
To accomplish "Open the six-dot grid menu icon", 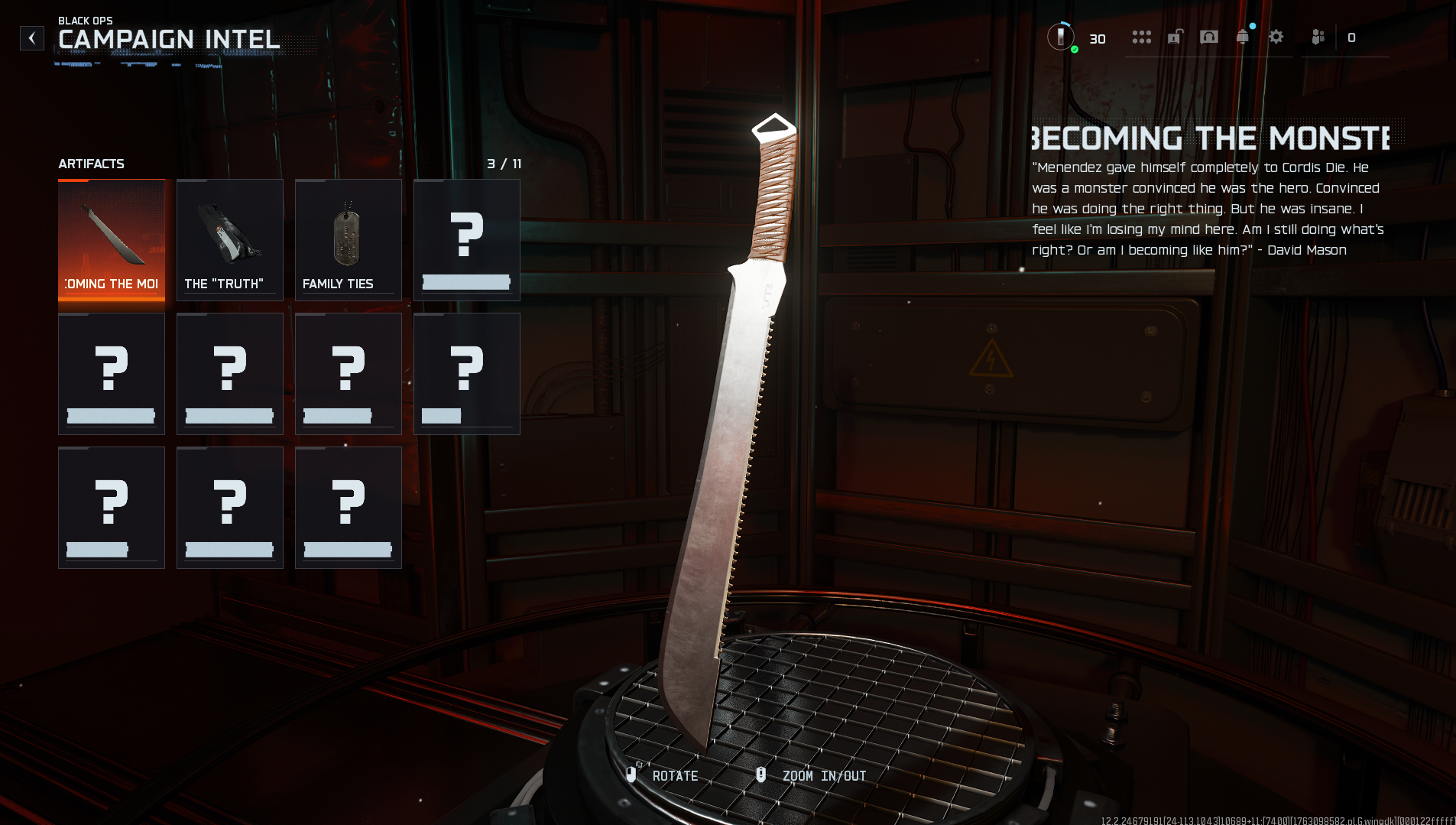I will (1141, 37).
